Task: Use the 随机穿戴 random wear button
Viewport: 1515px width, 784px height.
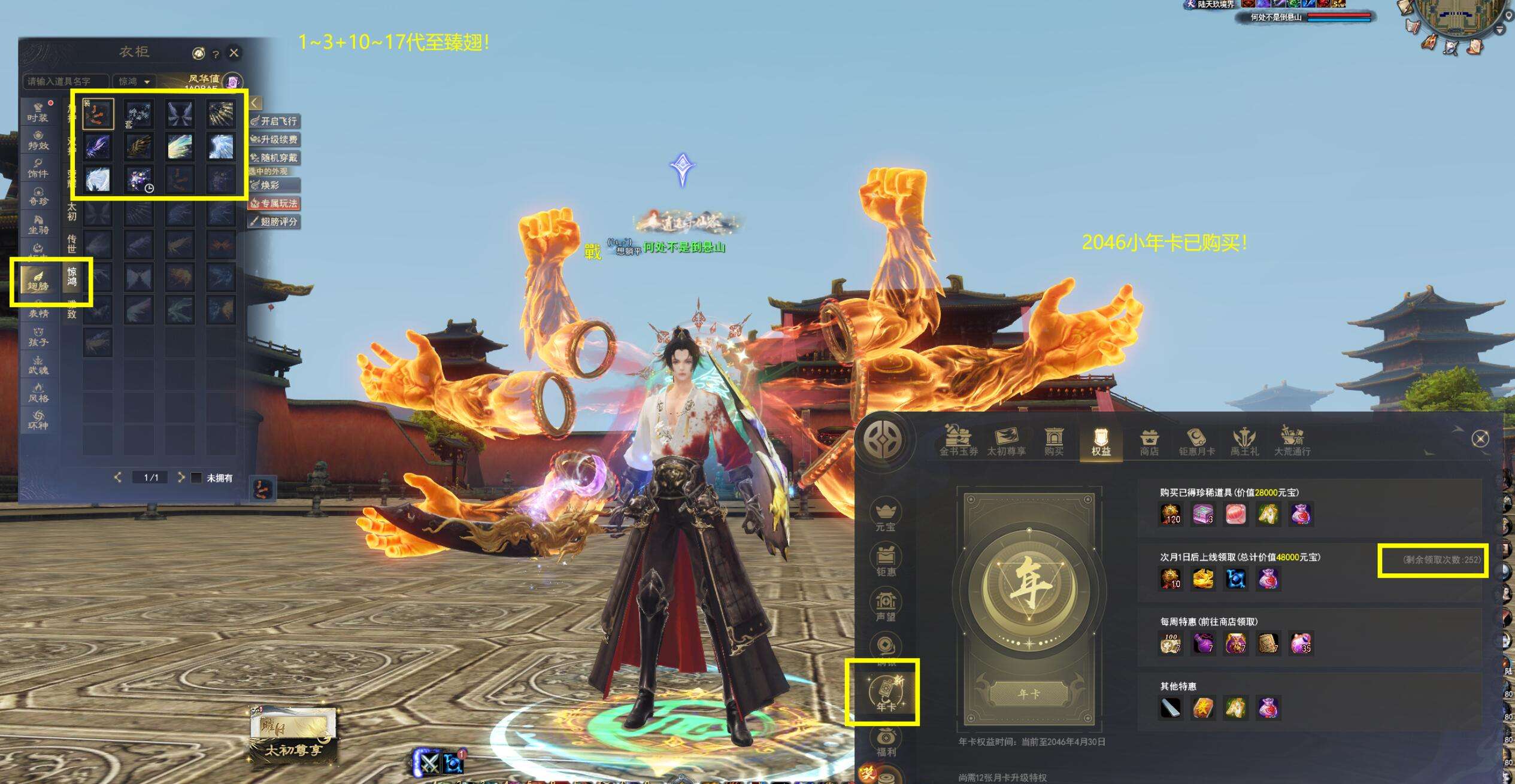Action: pos(274,158)
